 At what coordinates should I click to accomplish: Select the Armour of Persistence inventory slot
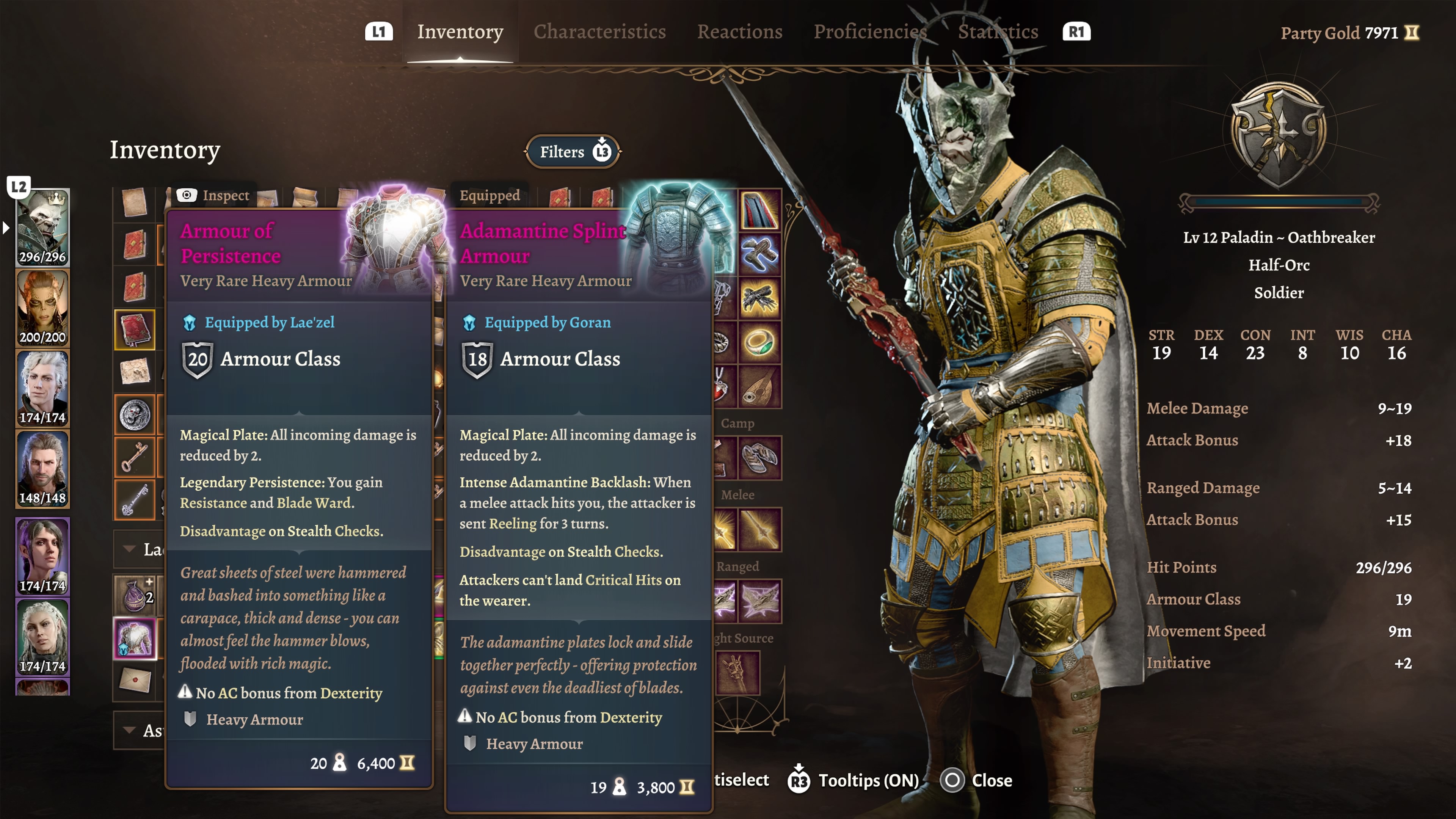tap(135, 639)
